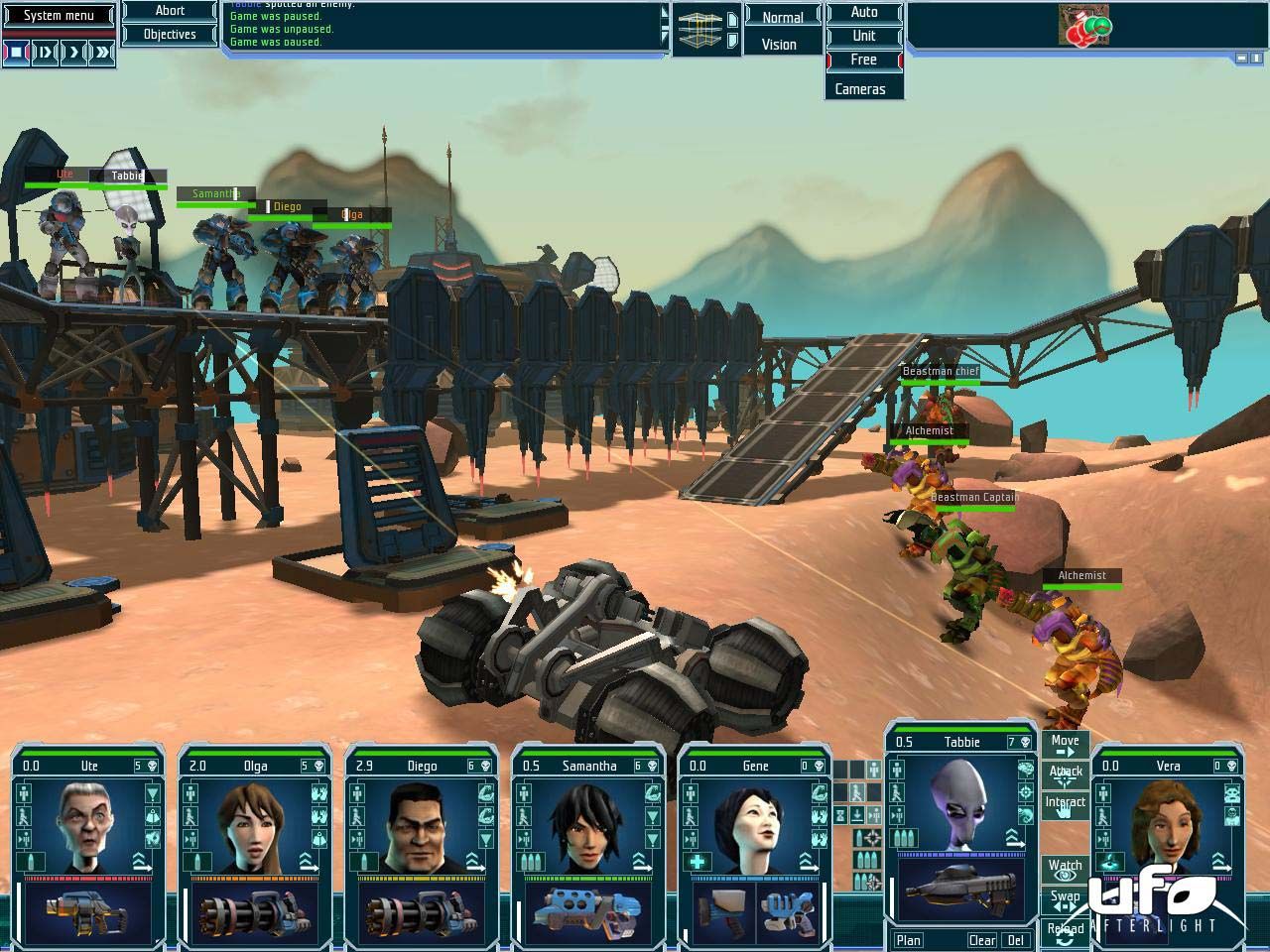Abort the current mission

pos(170,11)
